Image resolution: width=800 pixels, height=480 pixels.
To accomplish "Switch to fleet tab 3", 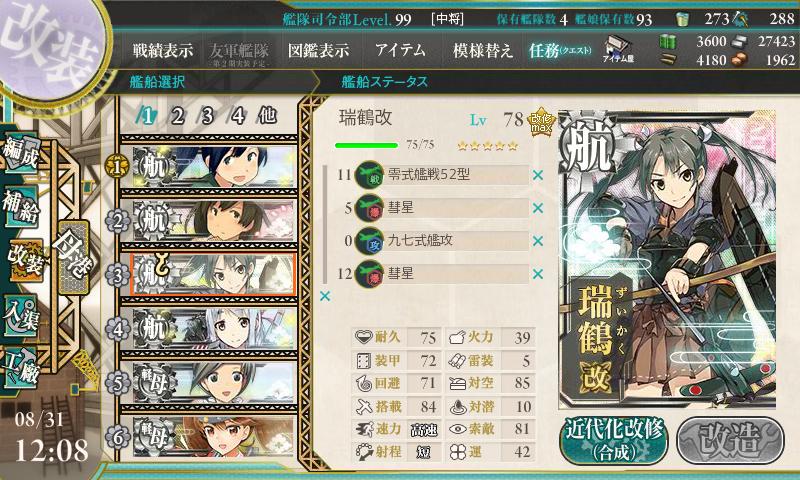I will (207, 115).
